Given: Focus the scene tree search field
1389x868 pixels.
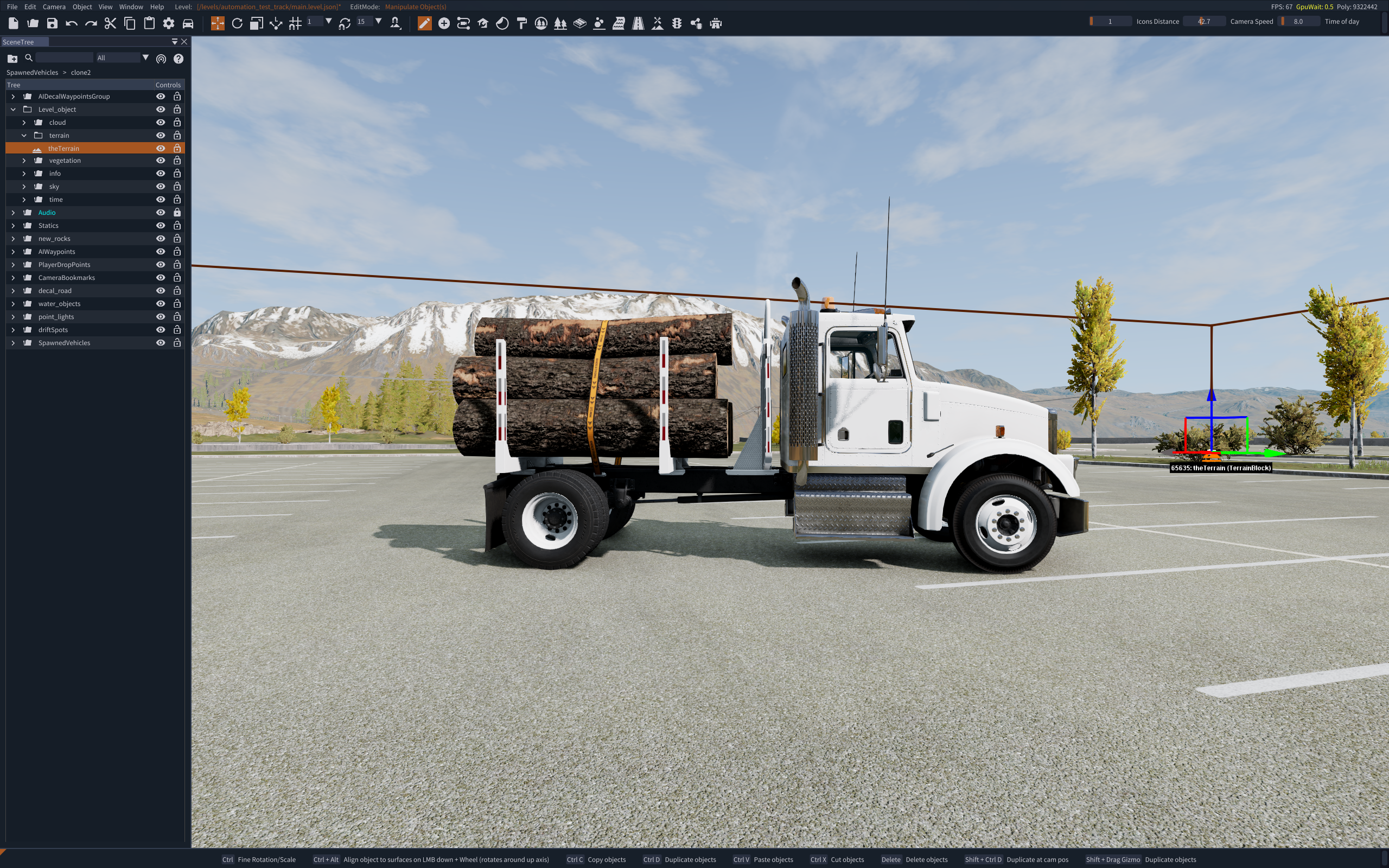Looking at the screenshot, I should (x=64, y=58).
